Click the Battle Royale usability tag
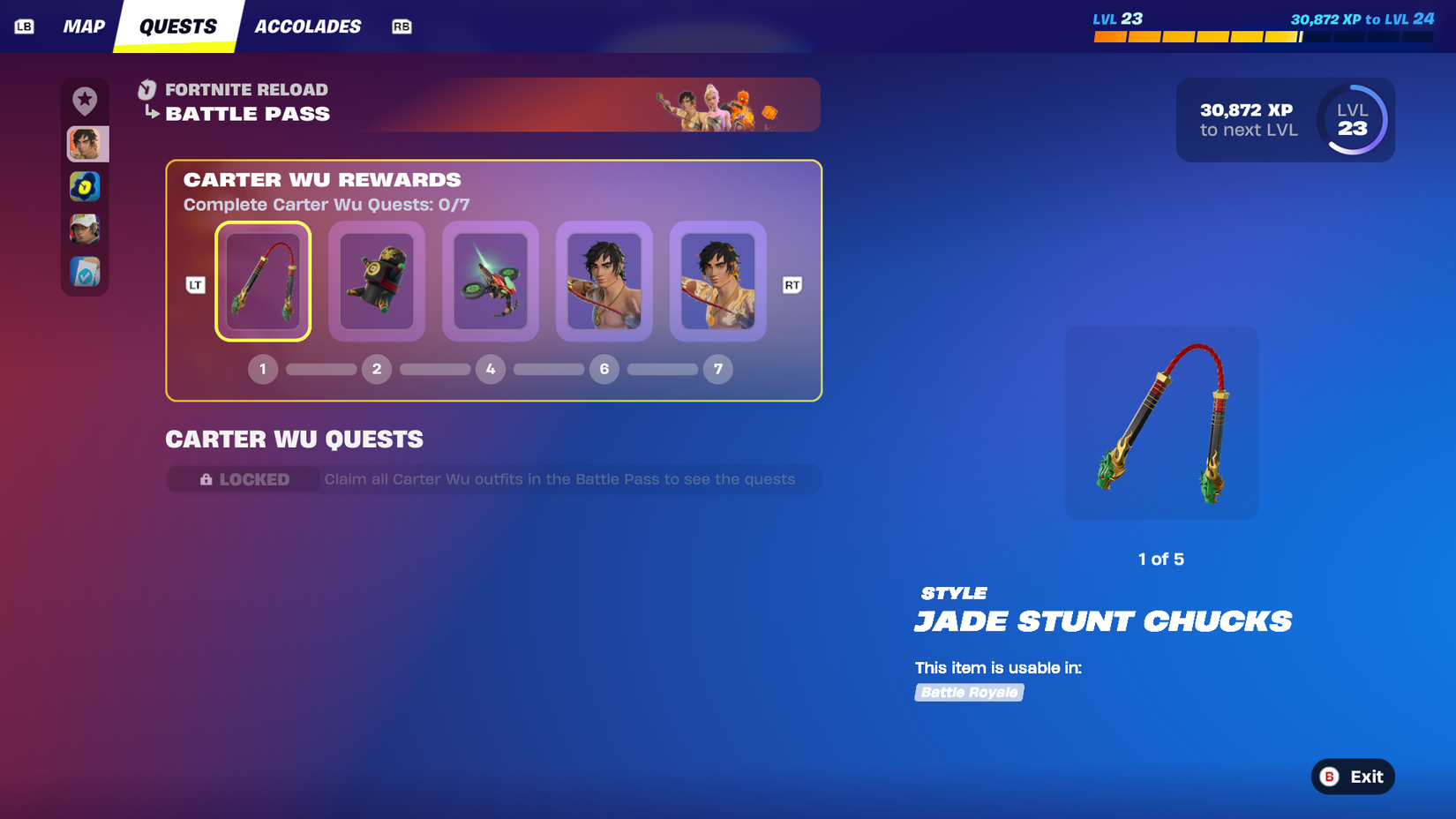1456x819 pixels. point(968,692)
